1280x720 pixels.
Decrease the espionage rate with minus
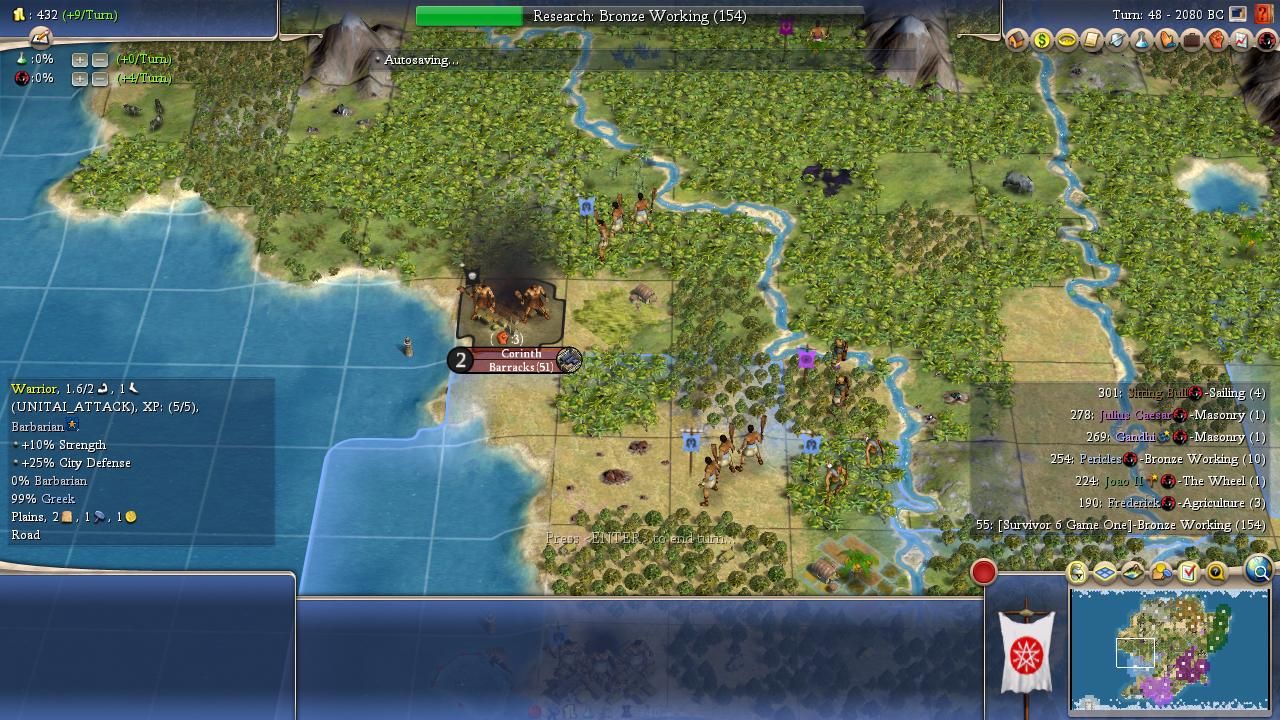[100, 78]
